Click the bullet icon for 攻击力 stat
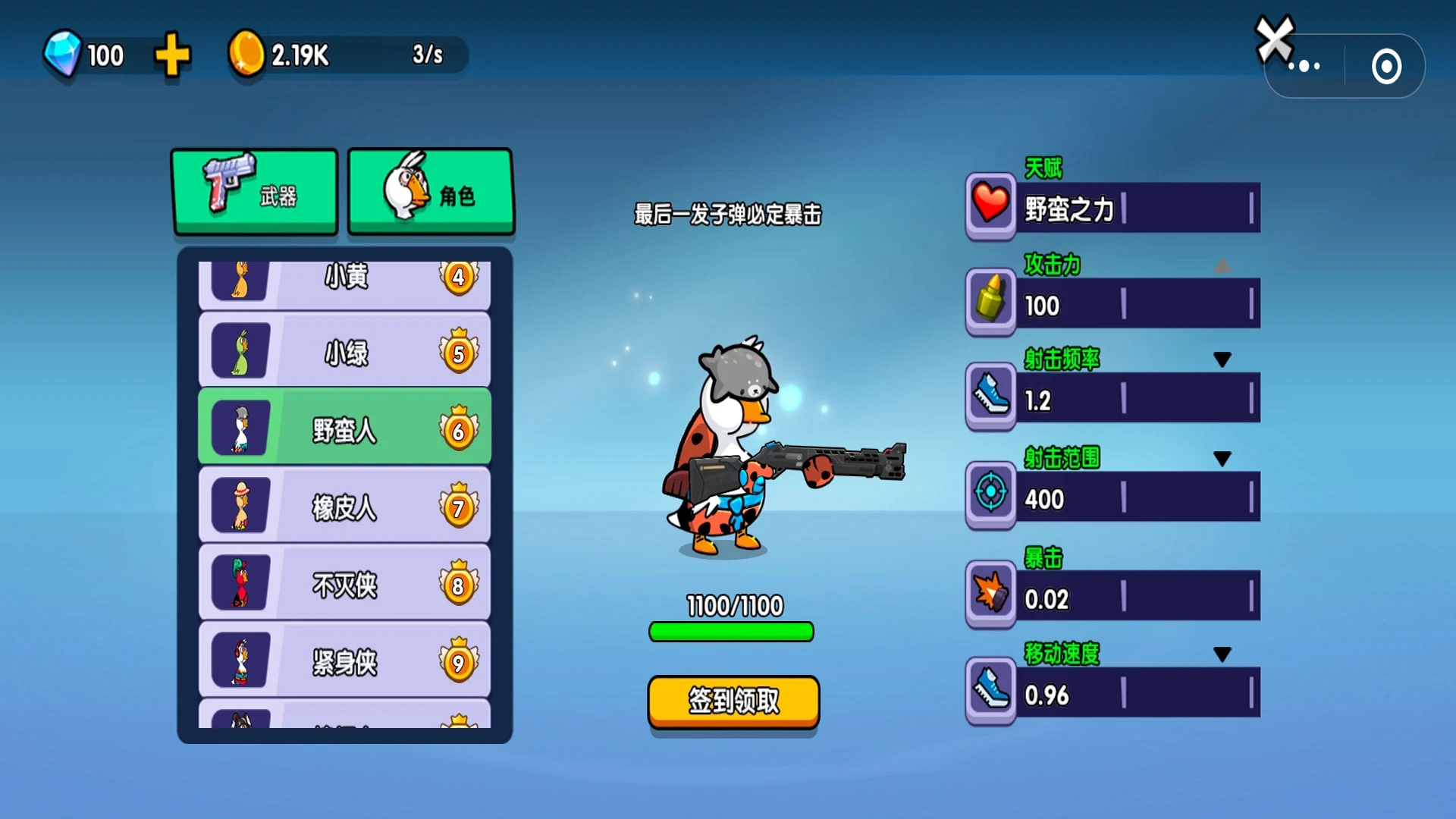The height and width of the screenshot is (819, 1456). (989, 302)
